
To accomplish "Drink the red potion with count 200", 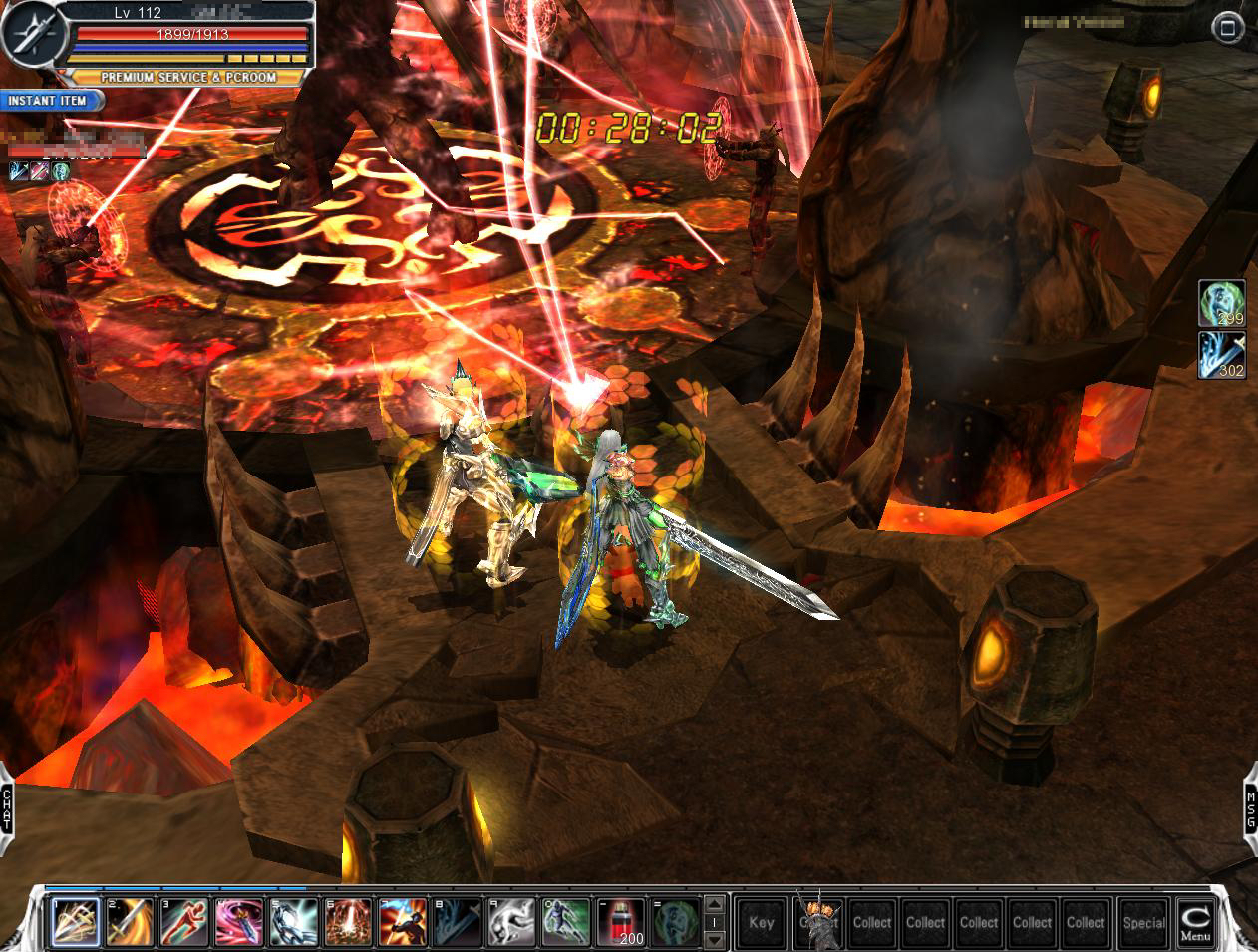I will tap(621, 922).
